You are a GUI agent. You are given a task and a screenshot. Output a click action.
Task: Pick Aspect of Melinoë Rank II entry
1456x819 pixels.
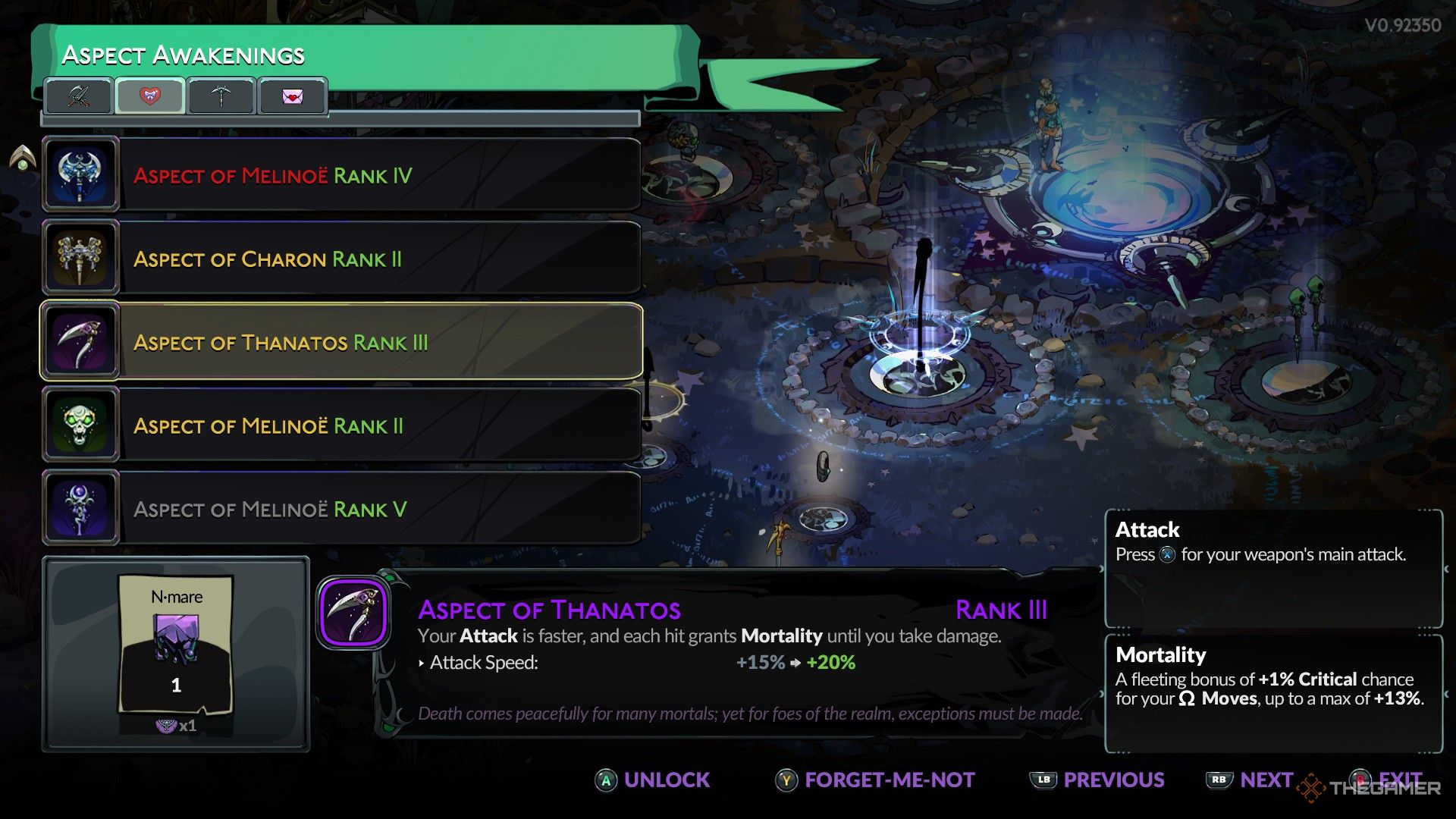[x=341, y=425]
